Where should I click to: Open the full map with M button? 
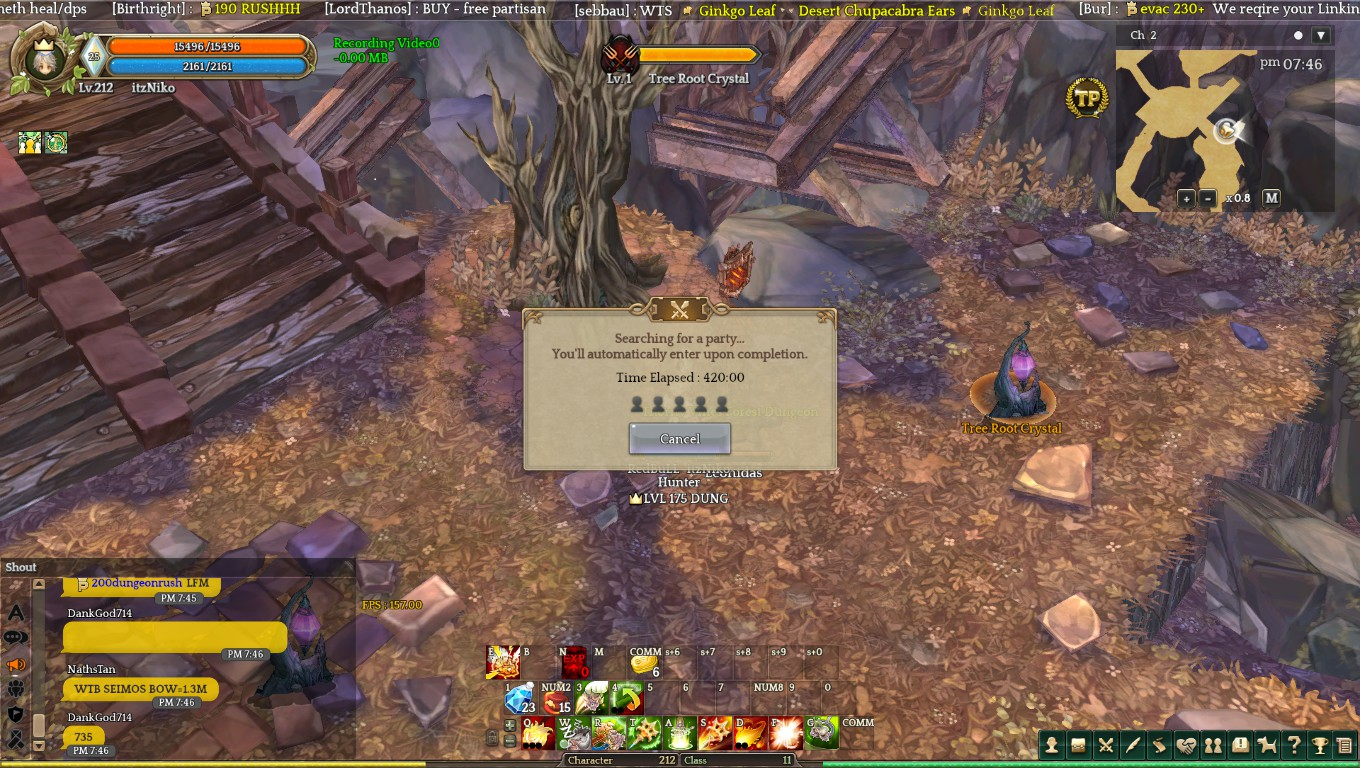tap(1271, 198)
